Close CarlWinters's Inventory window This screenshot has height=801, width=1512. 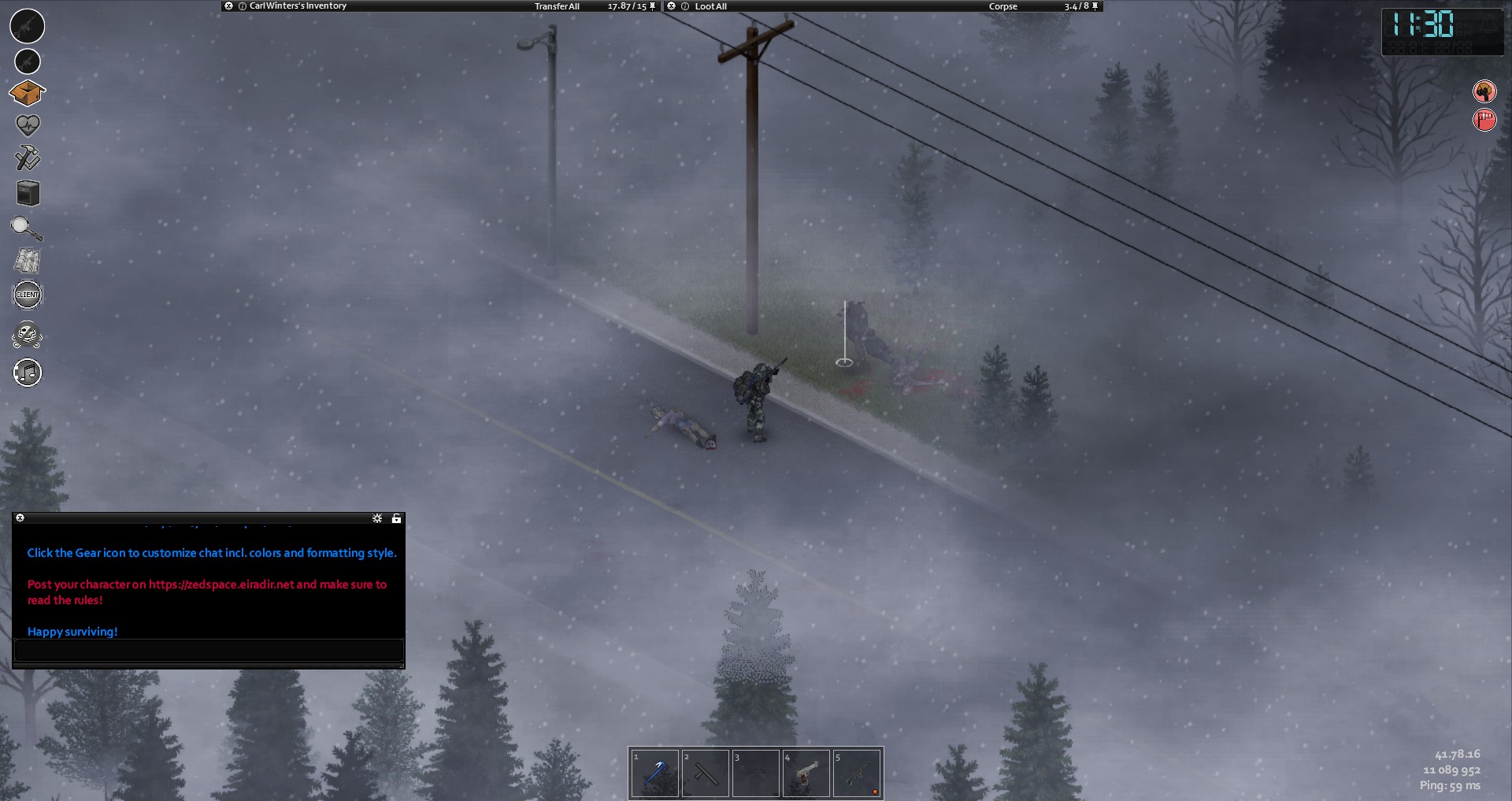[x=228, y=6]
